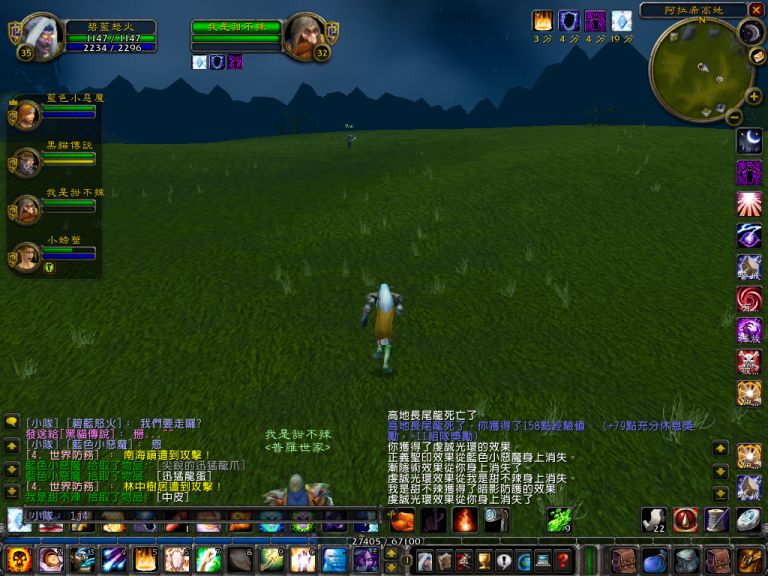
Task: Open the golden trophy micro menu button
Action: (484, 560)
